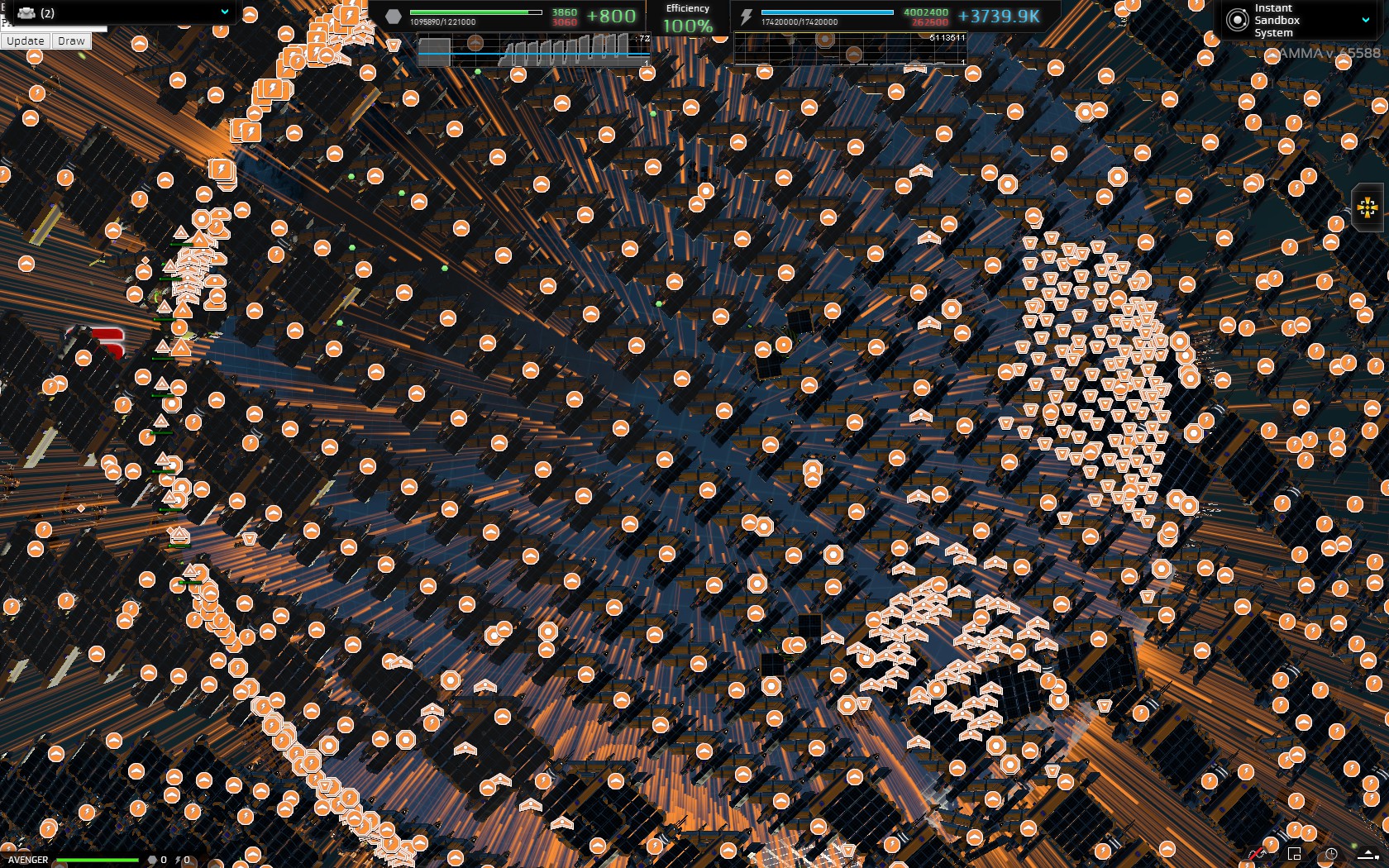Click the Update button
The width and height of the screenshot is (1389, 868).
[x=26, y=41]
